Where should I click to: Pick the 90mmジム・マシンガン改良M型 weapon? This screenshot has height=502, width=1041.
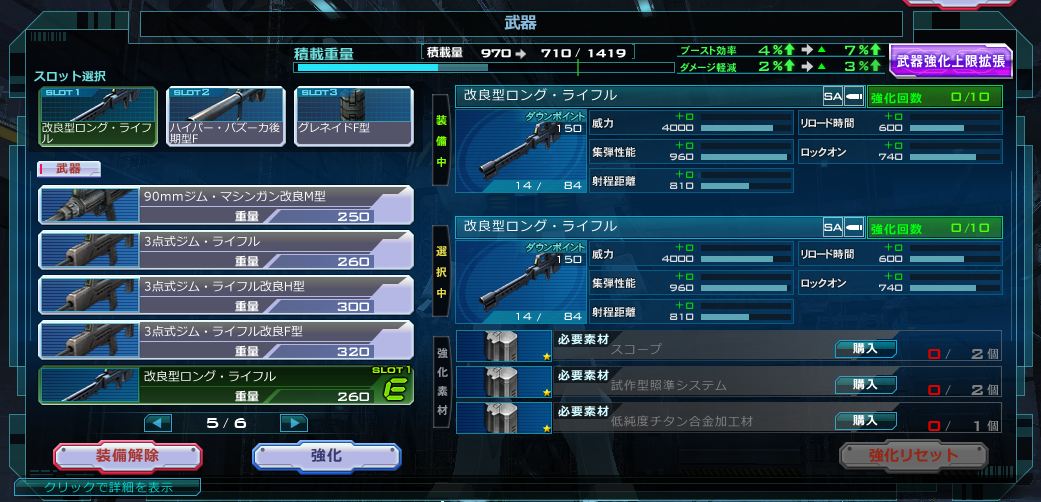226,205
